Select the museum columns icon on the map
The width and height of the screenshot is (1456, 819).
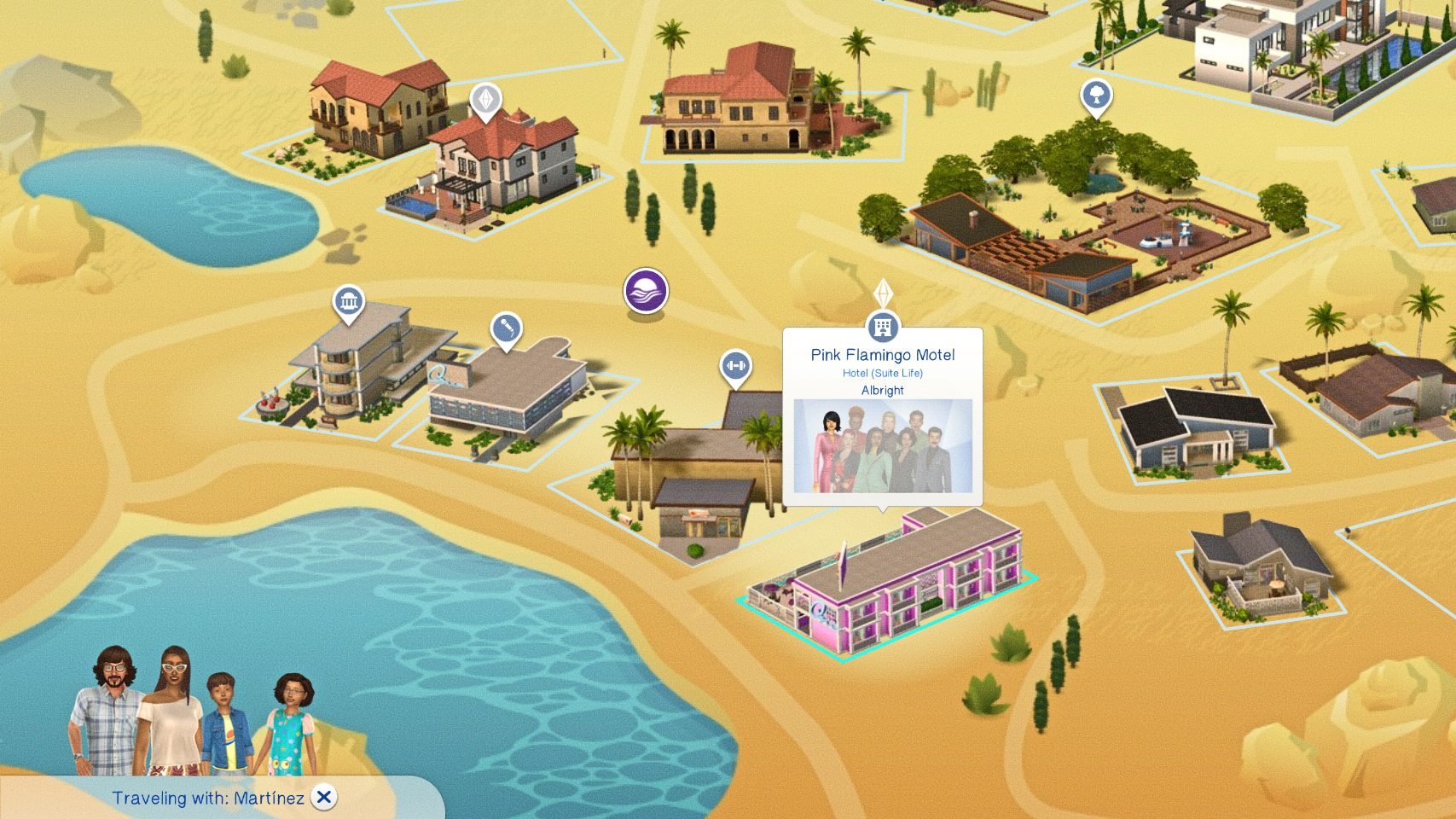[350, 301]
